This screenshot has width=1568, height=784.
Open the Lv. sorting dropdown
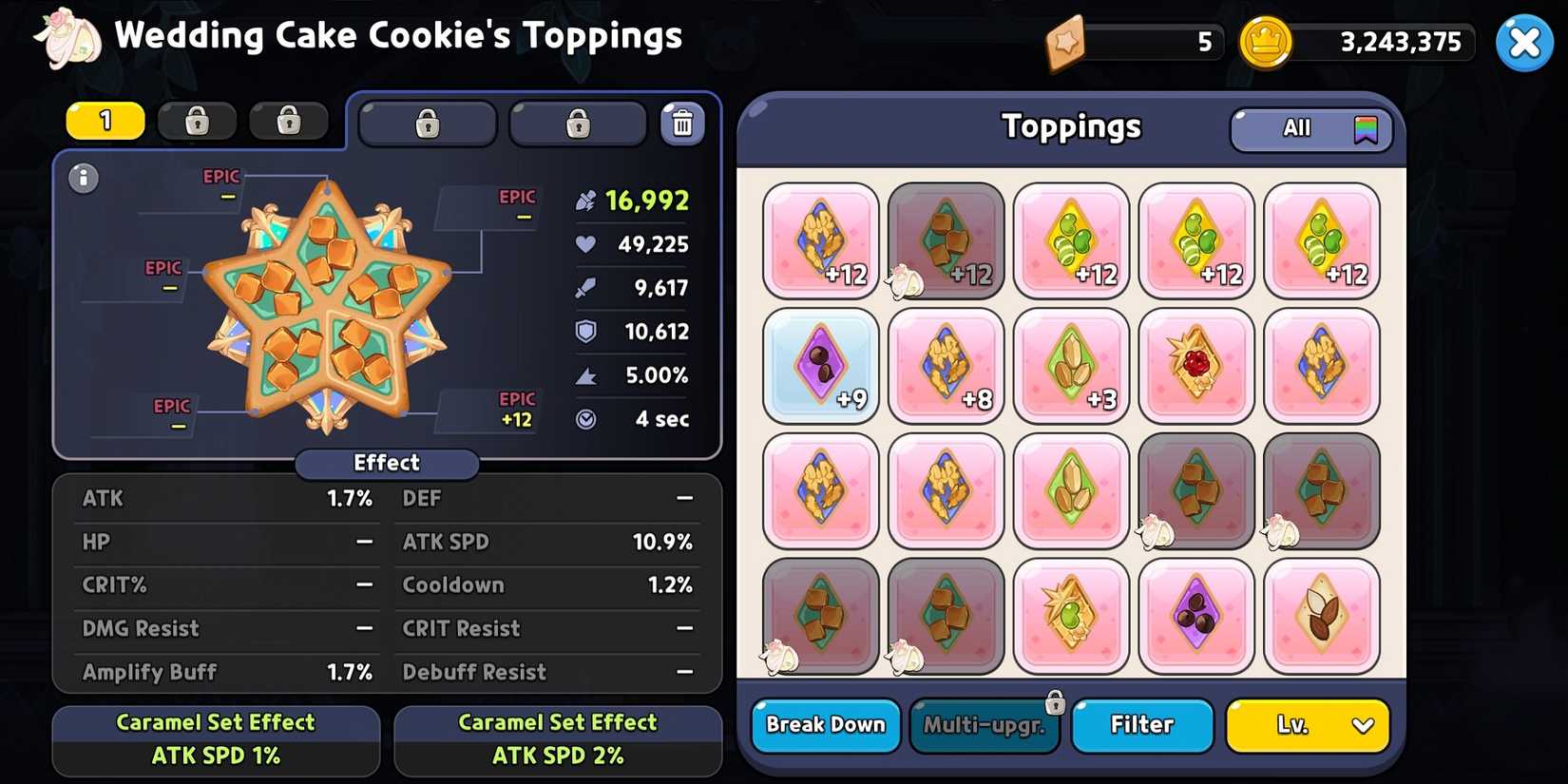(1307, 725)
